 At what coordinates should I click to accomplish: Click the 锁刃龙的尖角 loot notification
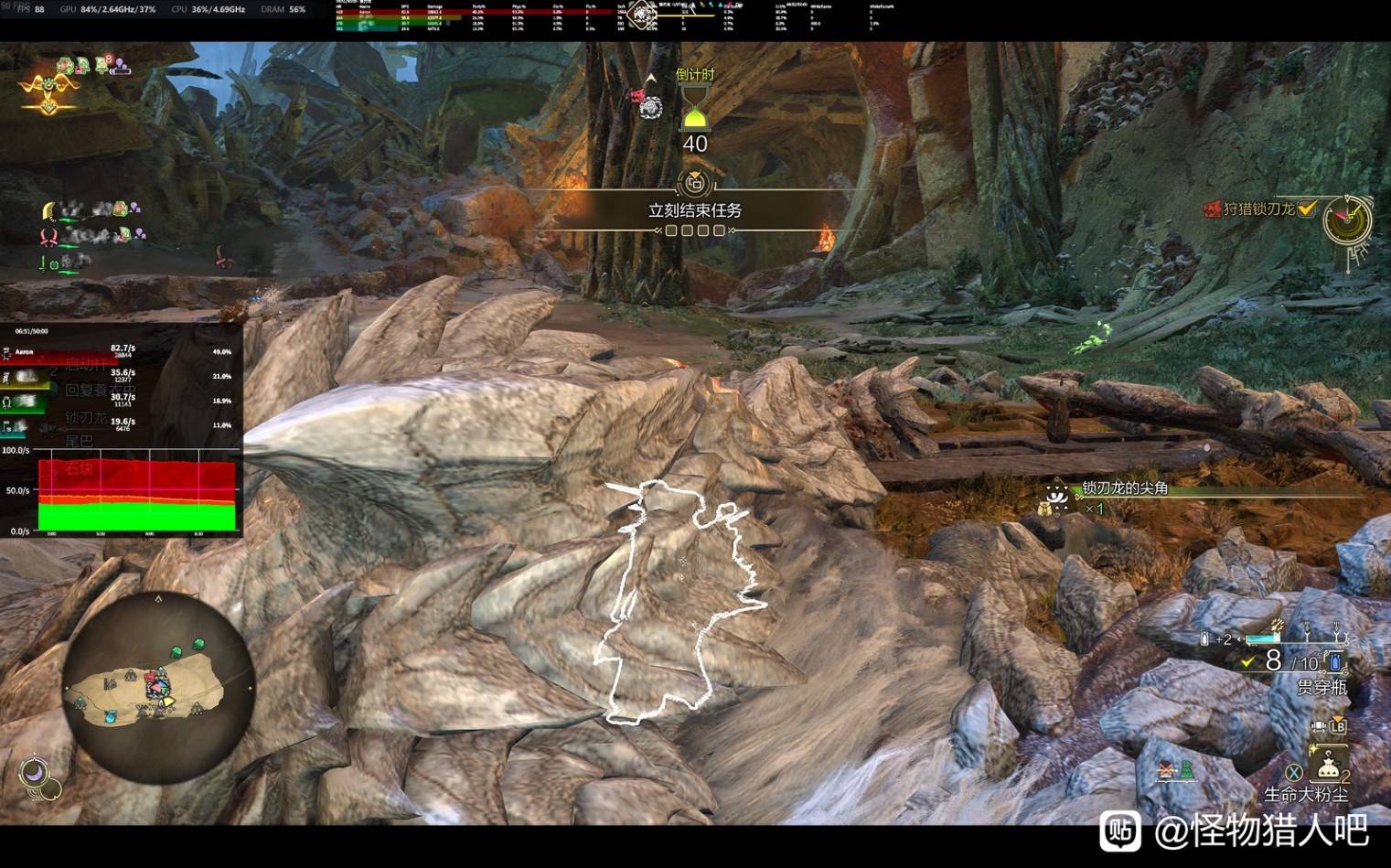click(1124, 488)
